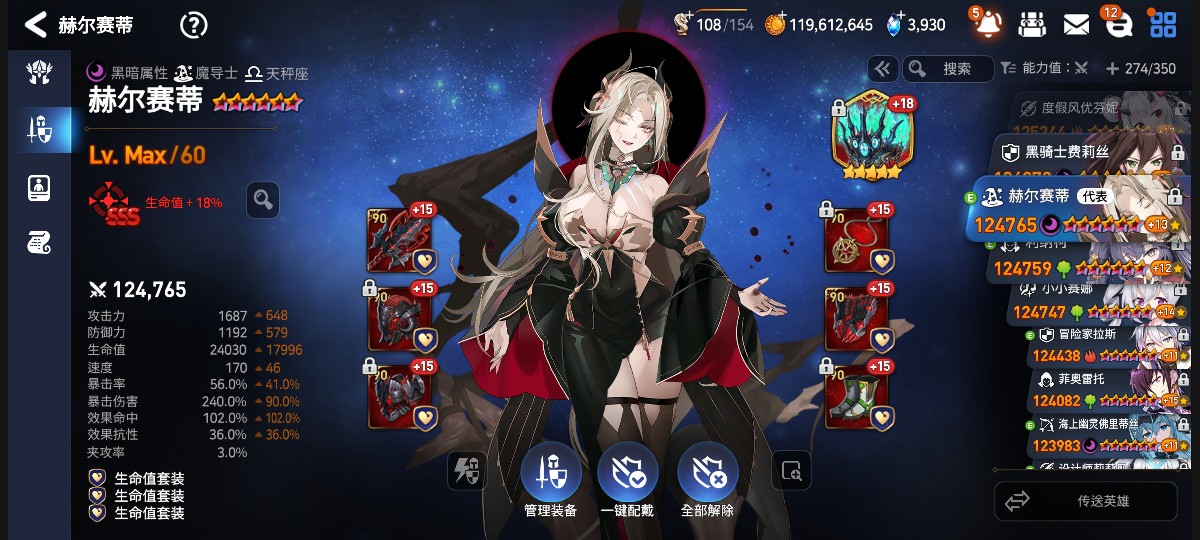
Task: Open the mail envelope icon
Action: [1076, 25]
